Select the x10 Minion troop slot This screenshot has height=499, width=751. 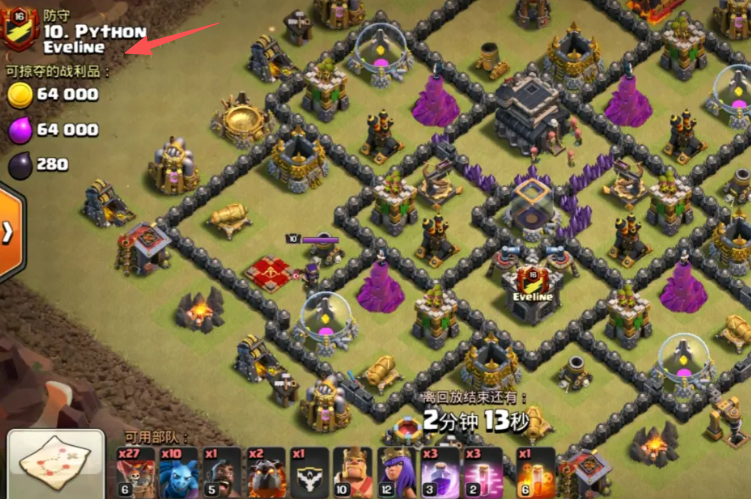[178, 472]
